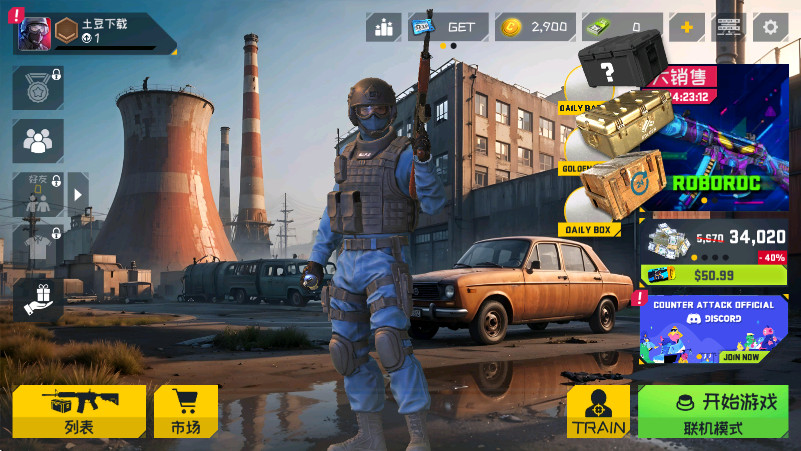Start the online game with green button
The height and width of the screenshot is (451, 801).
pos(713,411)
